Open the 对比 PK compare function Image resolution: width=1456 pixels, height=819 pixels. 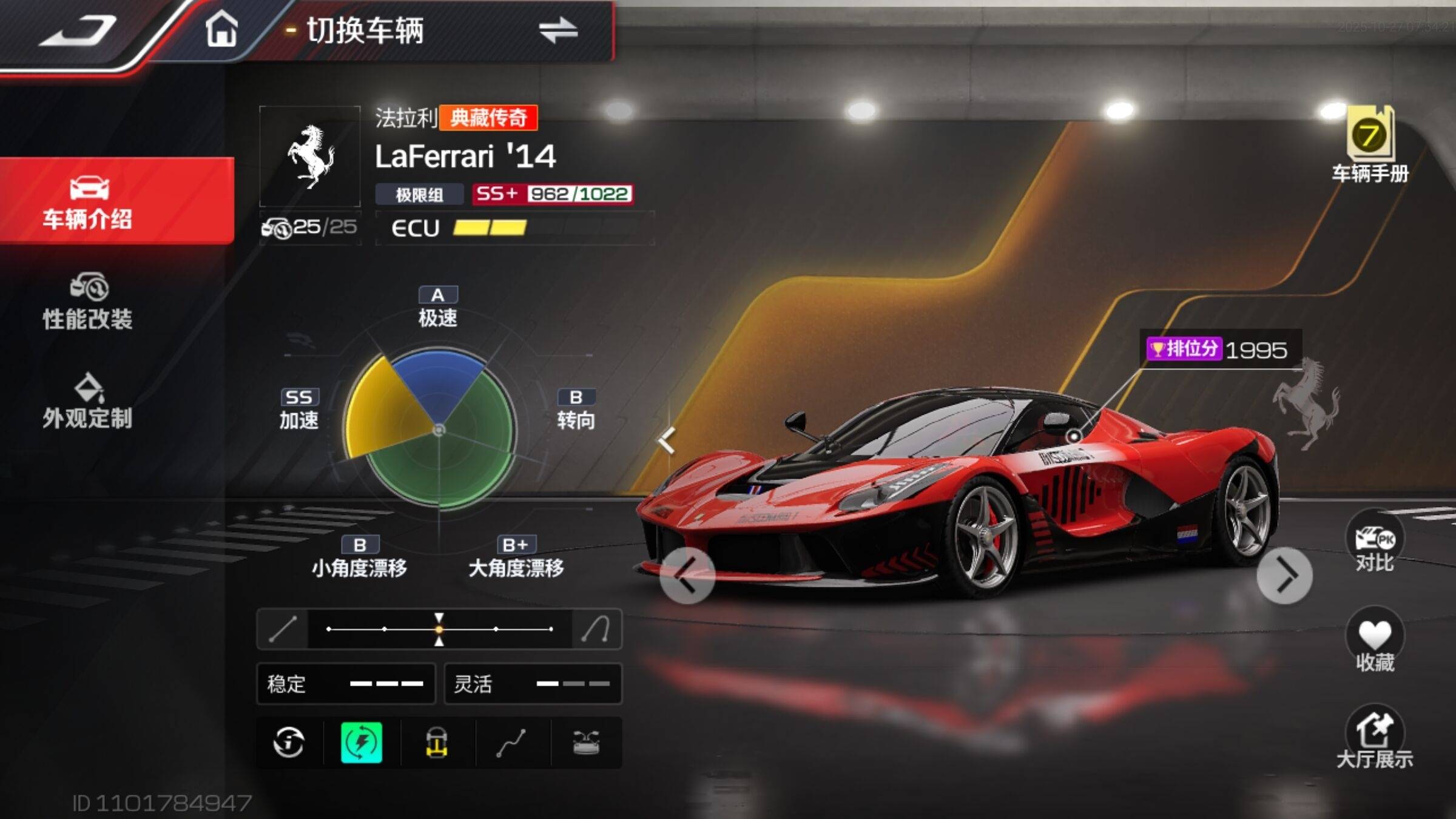(x=1374, y=543)
